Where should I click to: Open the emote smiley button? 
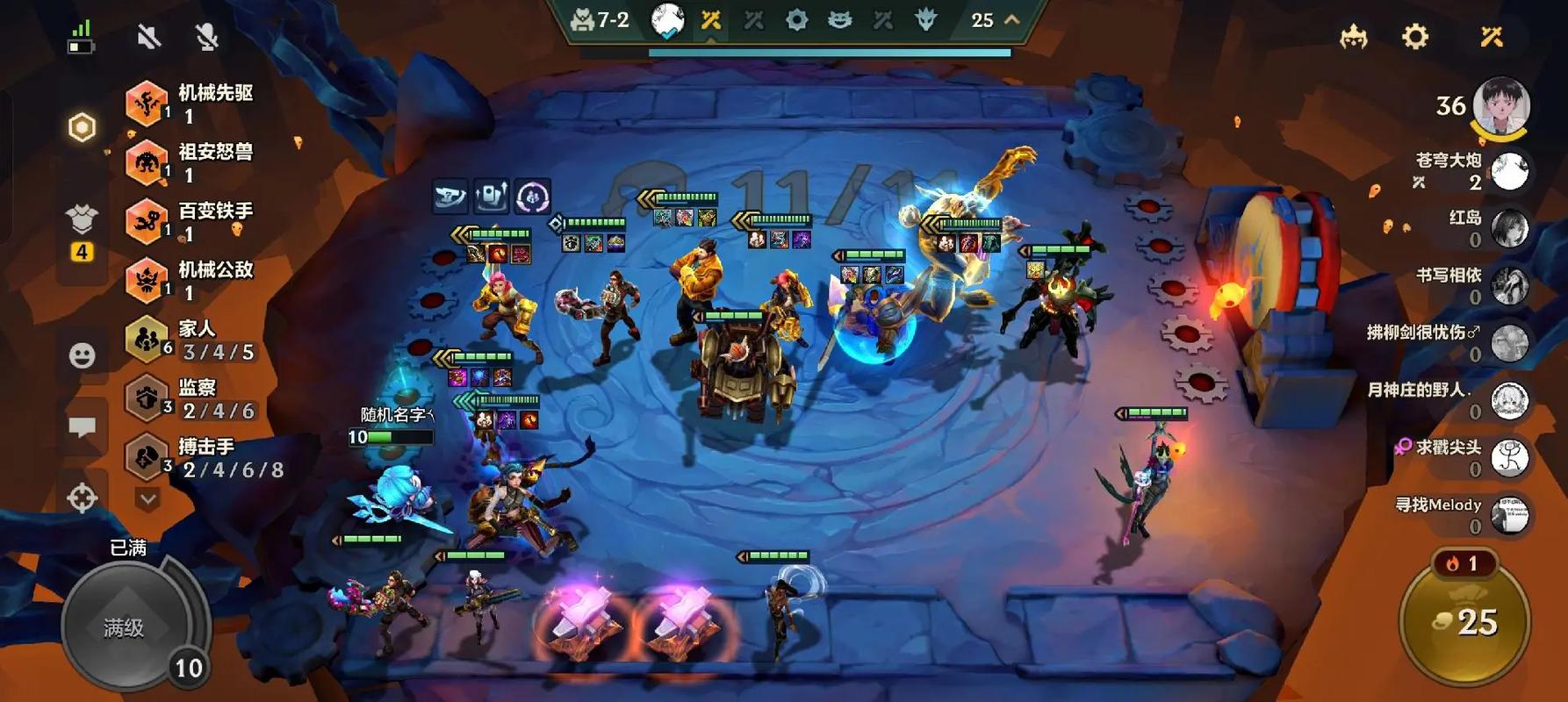83,355
